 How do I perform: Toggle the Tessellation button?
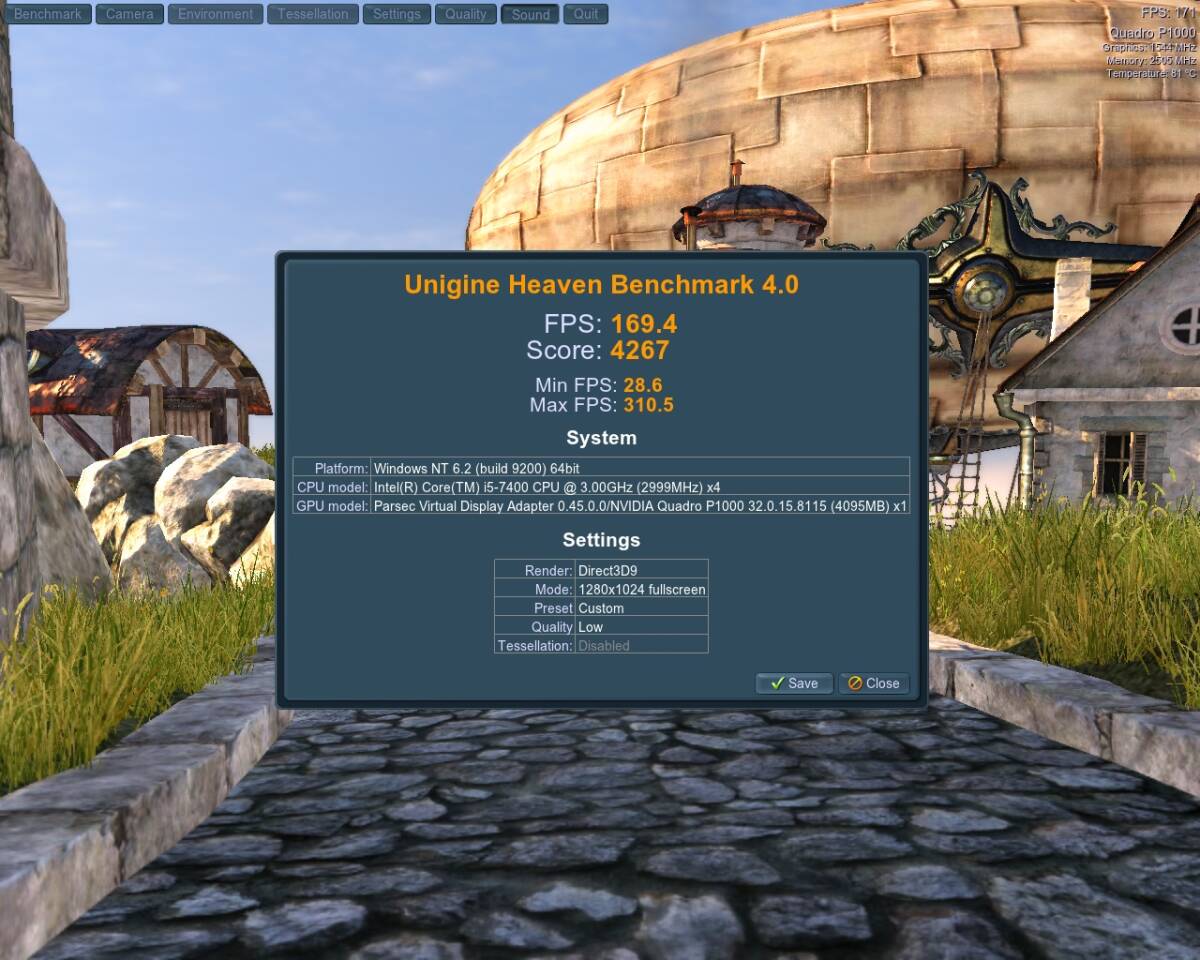pos(313,14)
